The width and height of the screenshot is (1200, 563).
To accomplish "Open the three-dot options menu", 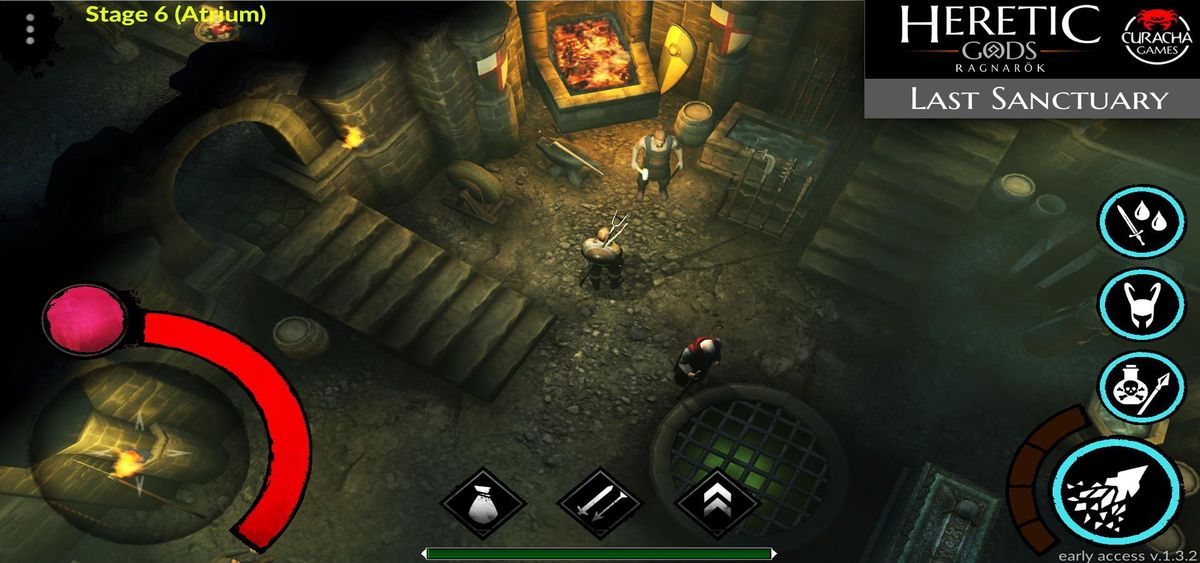I will tap(30, 29).
